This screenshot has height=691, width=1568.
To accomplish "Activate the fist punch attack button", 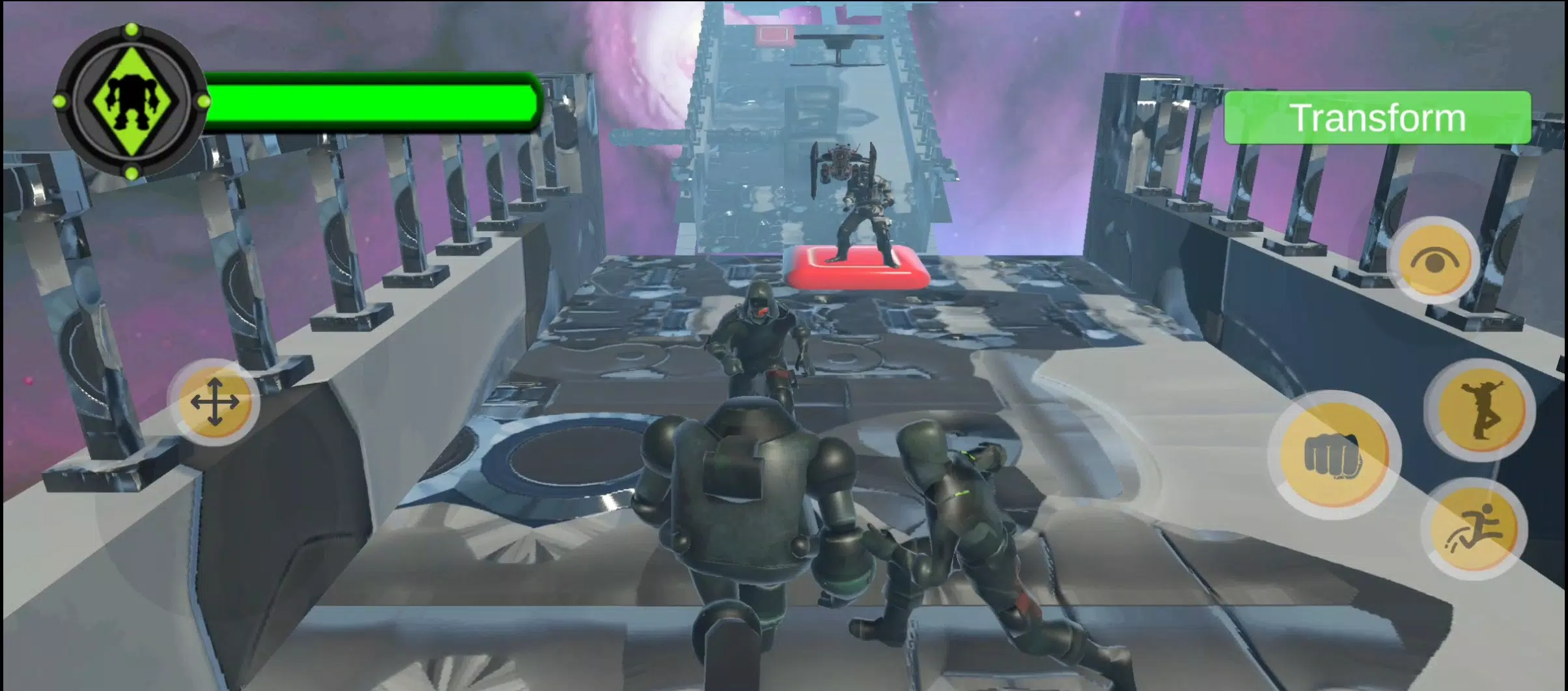I will click(1334, 455).
